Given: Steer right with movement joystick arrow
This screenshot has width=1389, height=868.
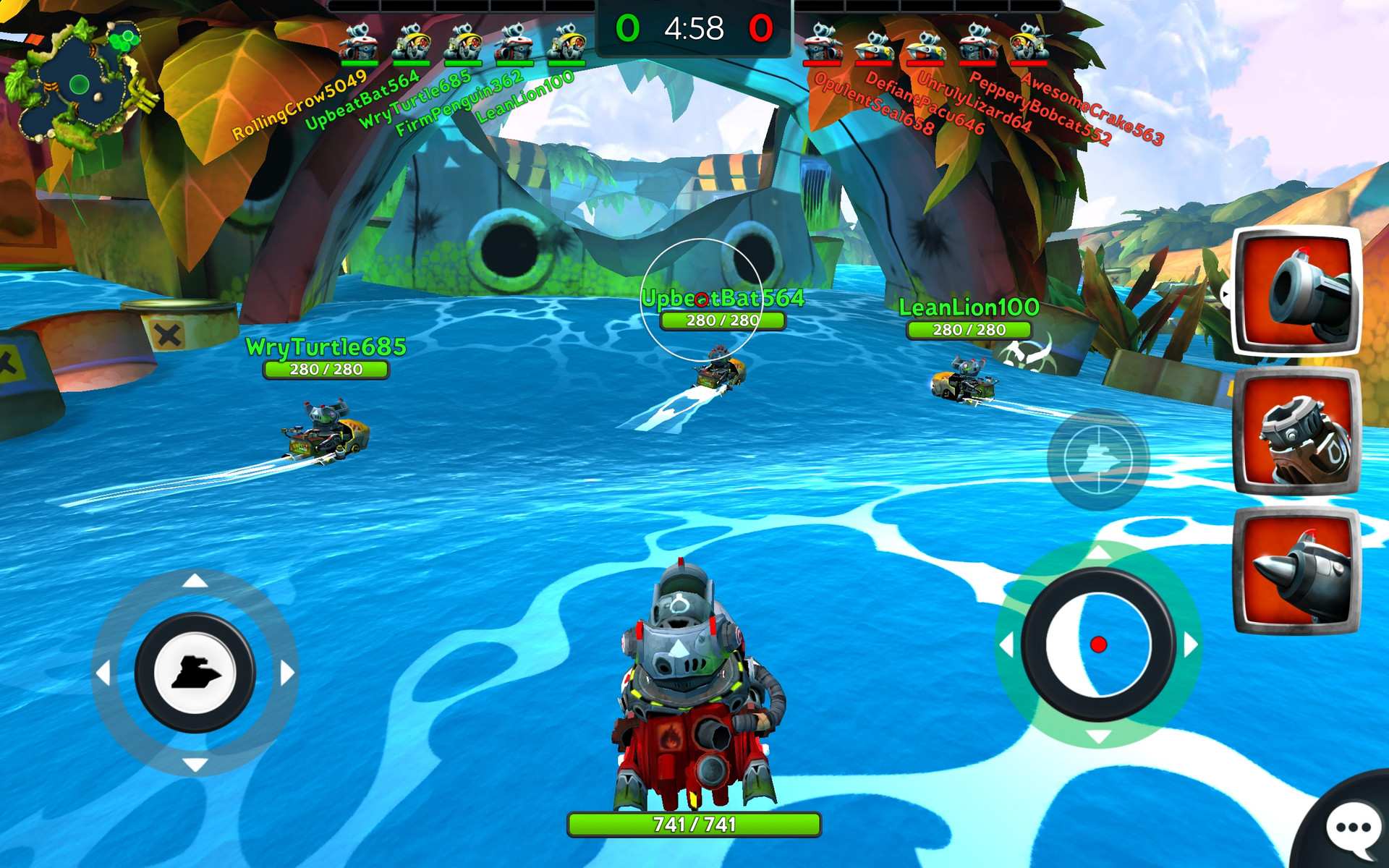Looking at the screenshot, I should (288, 673).
